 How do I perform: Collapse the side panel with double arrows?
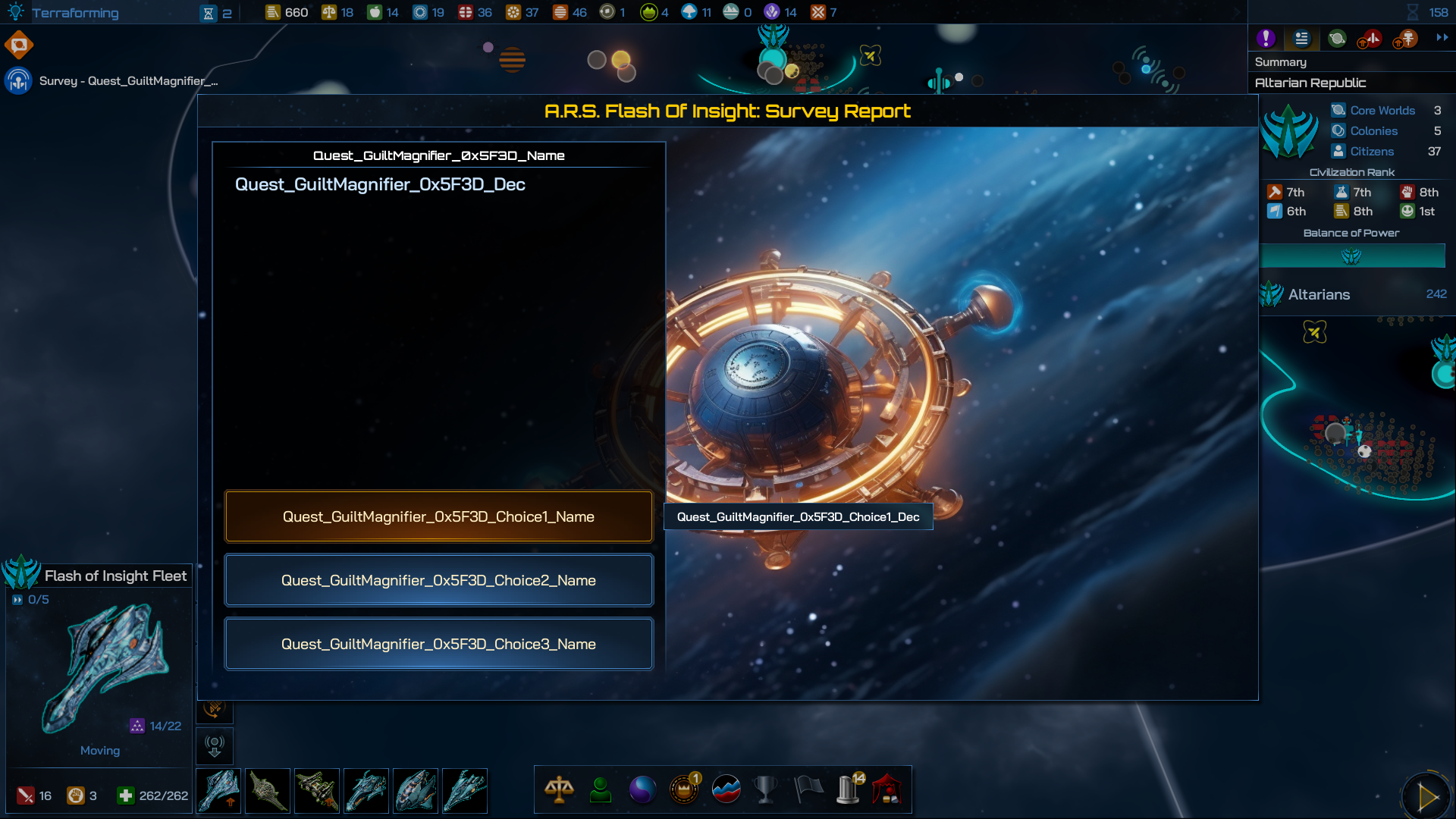pos(1442,37)
